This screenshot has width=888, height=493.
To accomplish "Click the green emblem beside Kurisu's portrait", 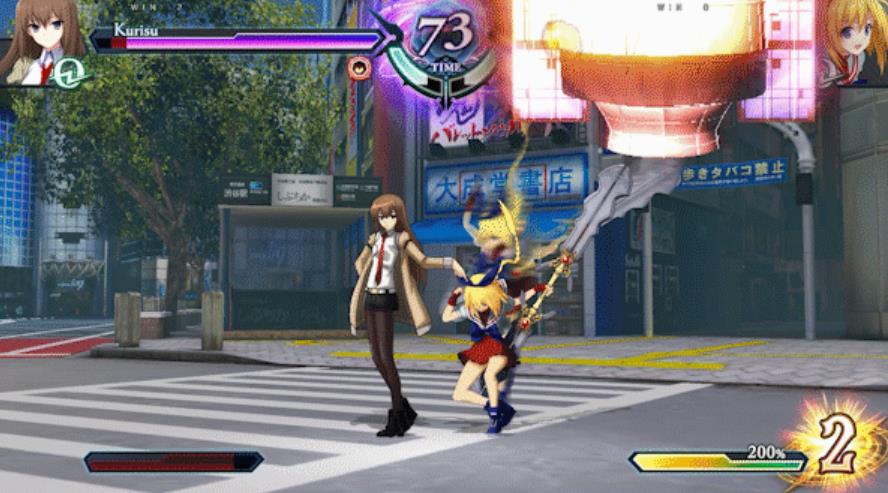I will (x=71, y=70).
